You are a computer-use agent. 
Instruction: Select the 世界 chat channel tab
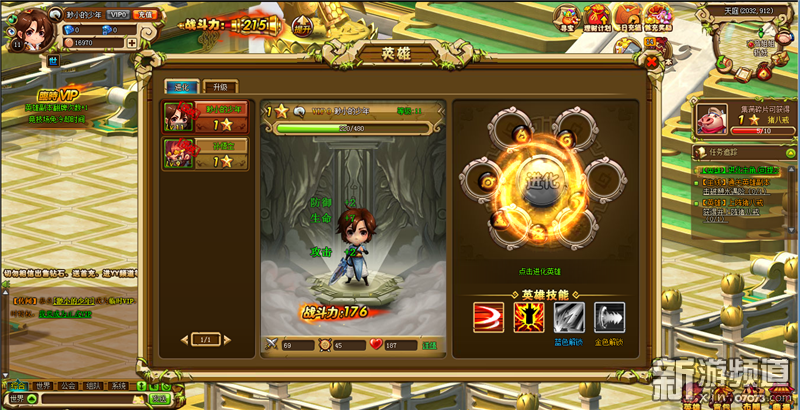pos(43,385)
